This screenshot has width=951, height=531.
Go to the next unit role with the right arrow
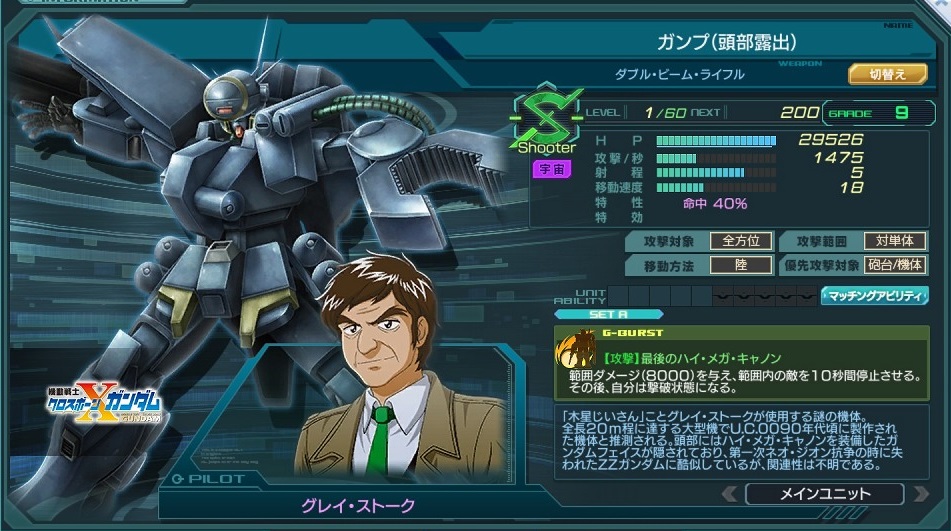920,494
